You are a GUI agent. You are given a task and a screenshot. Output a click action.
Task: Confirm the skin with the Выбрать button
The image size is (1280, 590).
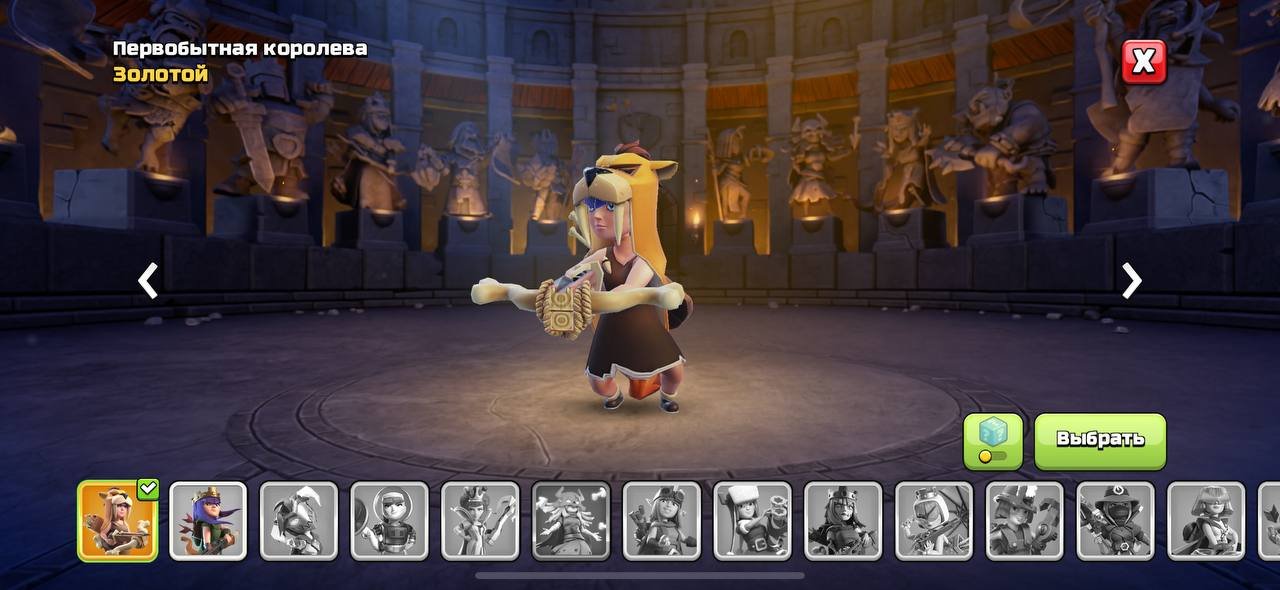click(x=1100, y=441)
